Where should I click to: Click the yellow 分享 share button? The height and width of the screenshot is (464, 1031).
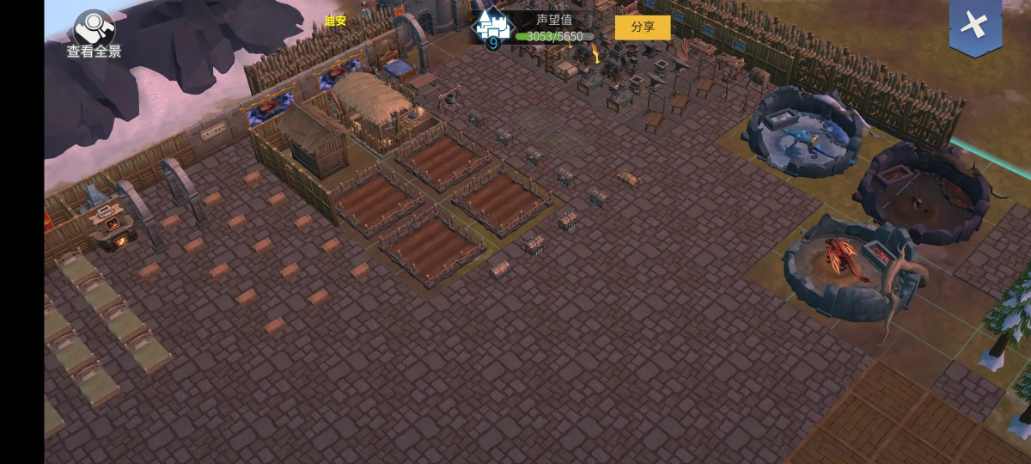(642, 27)
